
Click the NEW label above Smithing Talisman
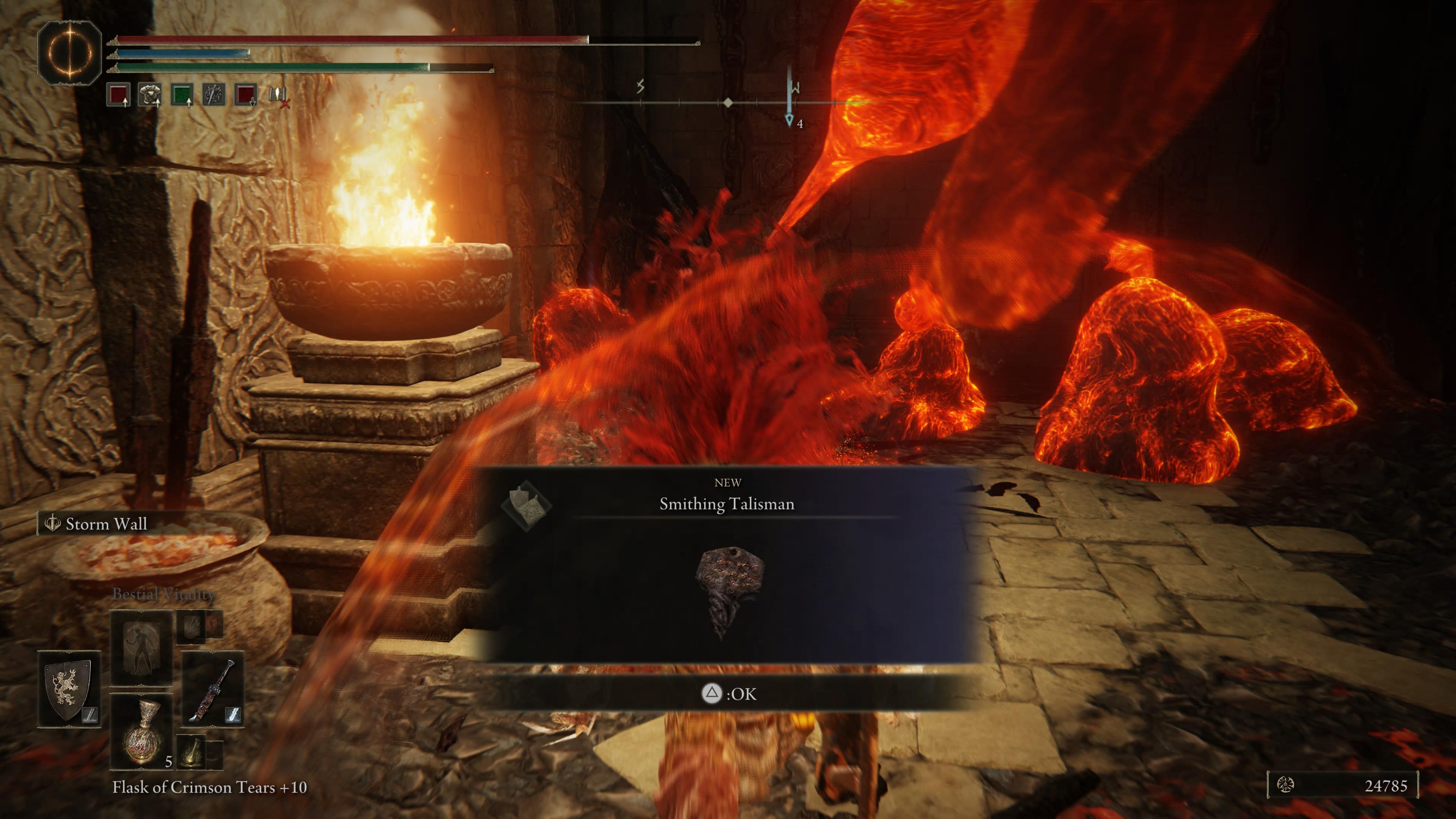728,482
